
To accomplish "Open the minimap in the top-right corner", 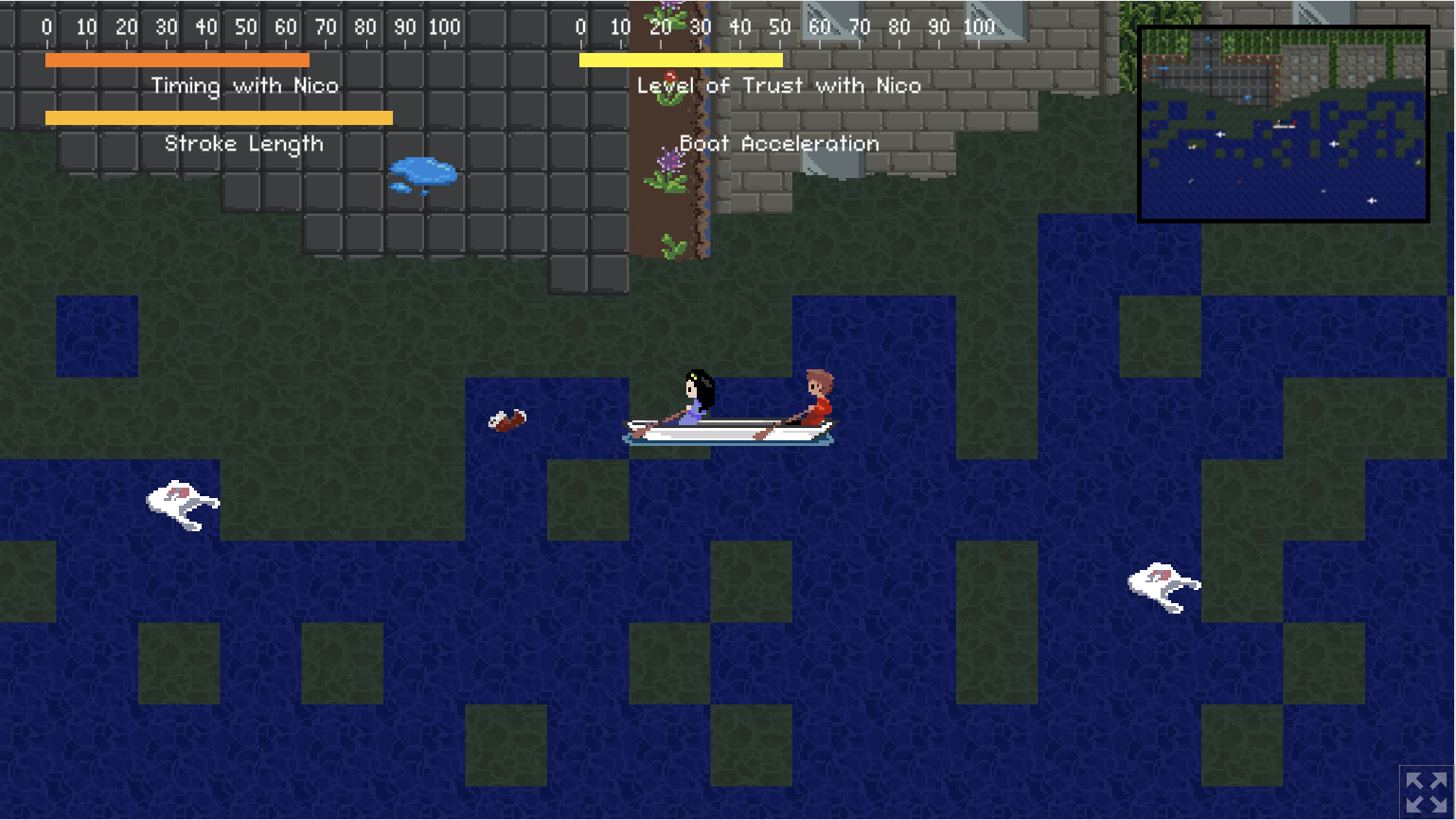I will 1283,121.
